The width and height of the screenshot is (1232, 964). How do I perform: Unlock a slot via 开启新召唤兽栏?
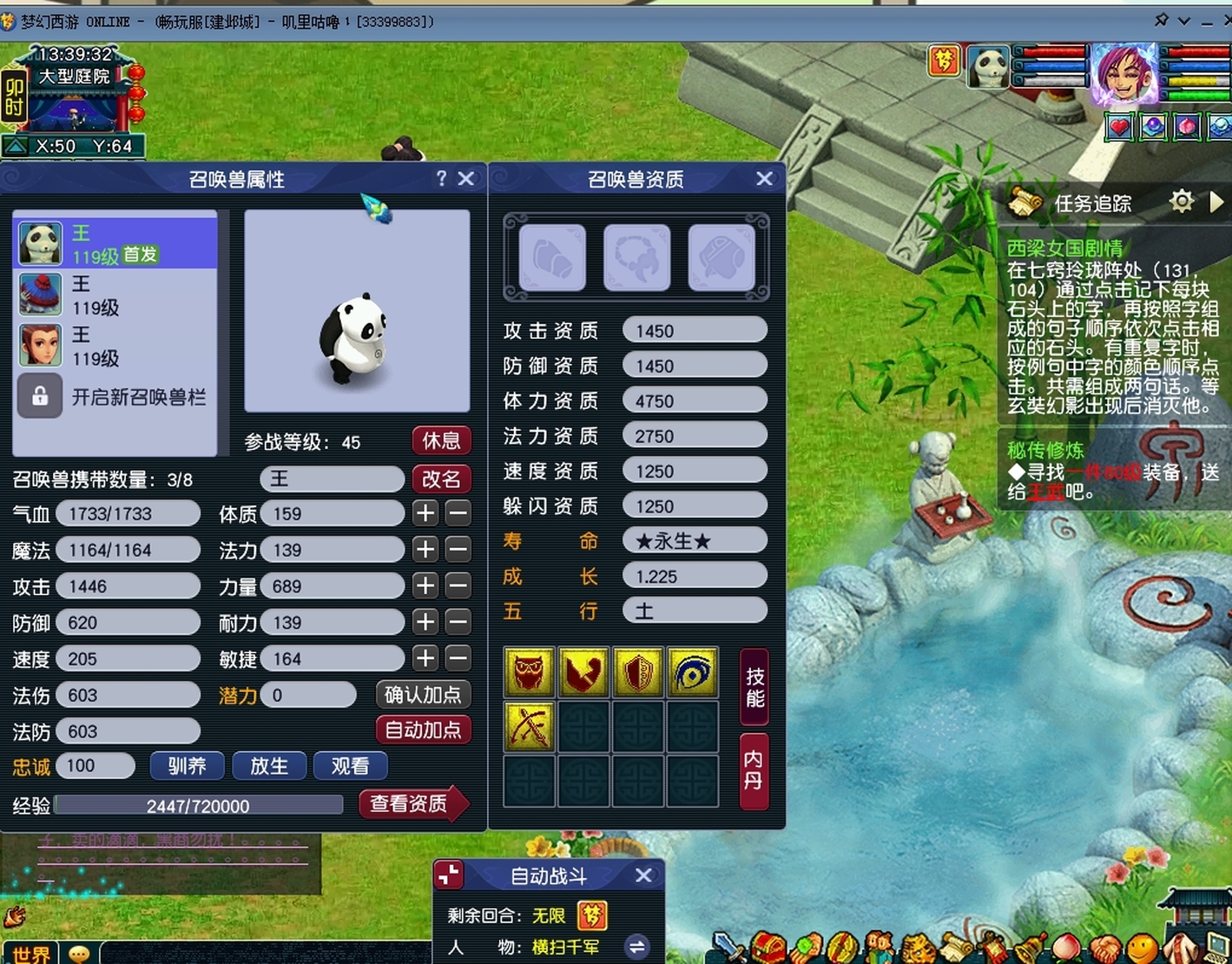point(115,397)
